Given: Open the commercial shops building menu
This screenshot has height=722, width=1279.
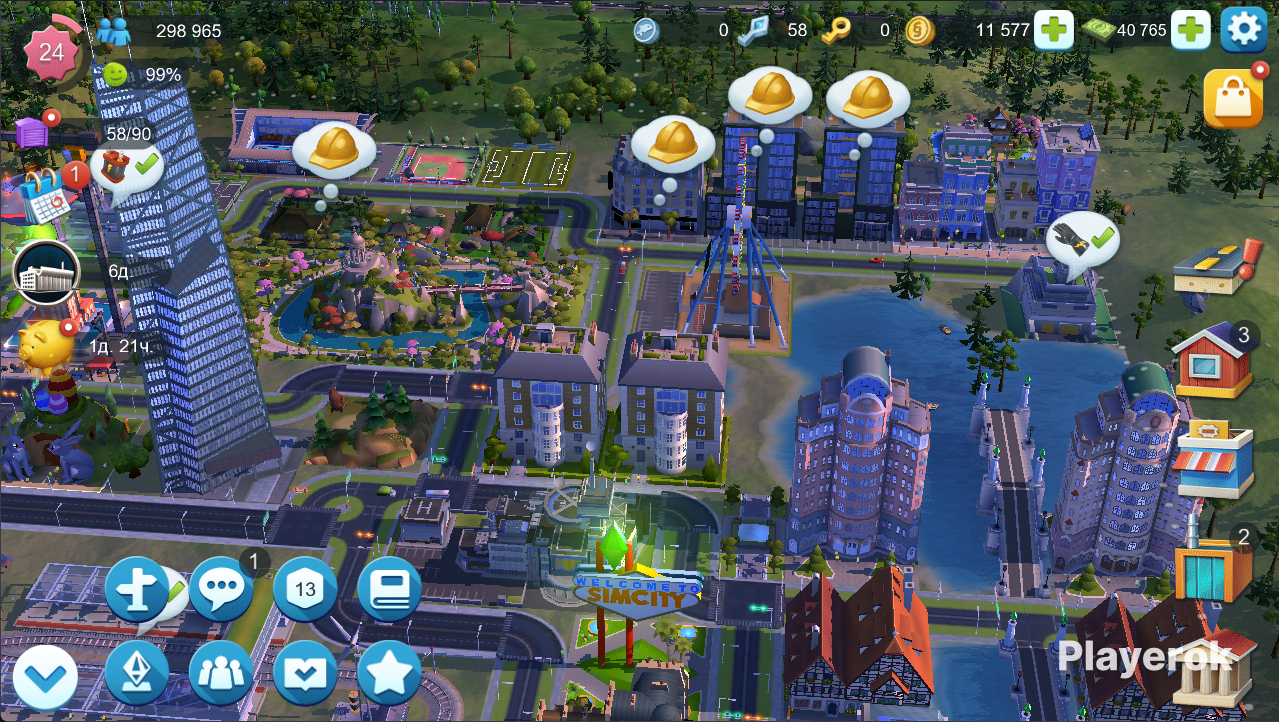Looking at the screenshot, I should 1214,459.
